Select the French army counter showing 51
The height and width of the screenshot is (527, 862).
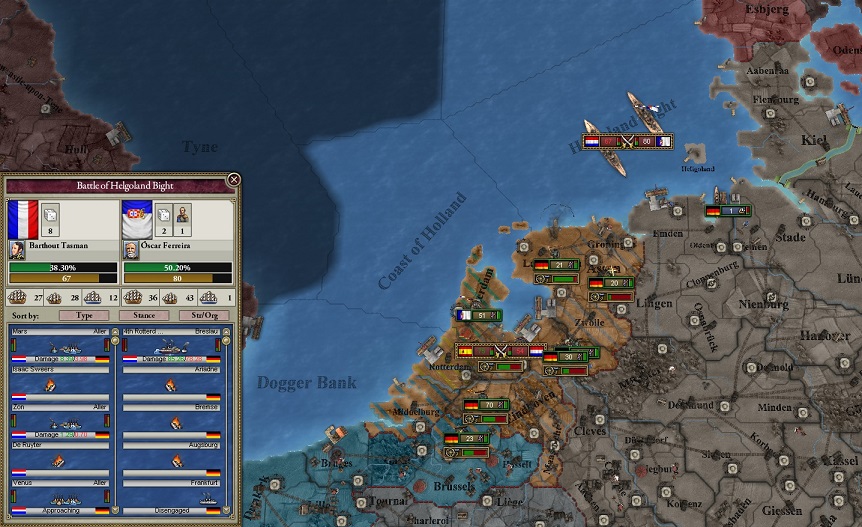pos(478,315)
